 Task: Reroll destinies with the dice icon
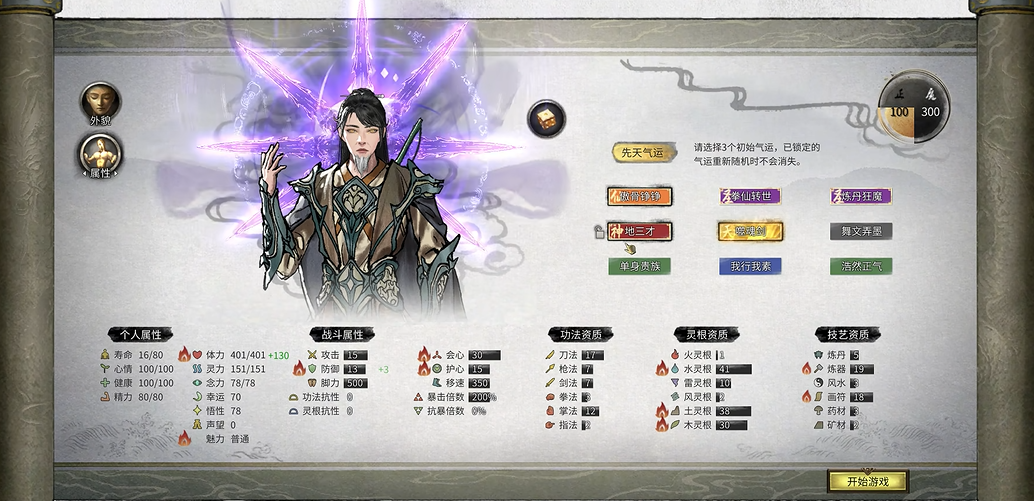pos(546,118)
